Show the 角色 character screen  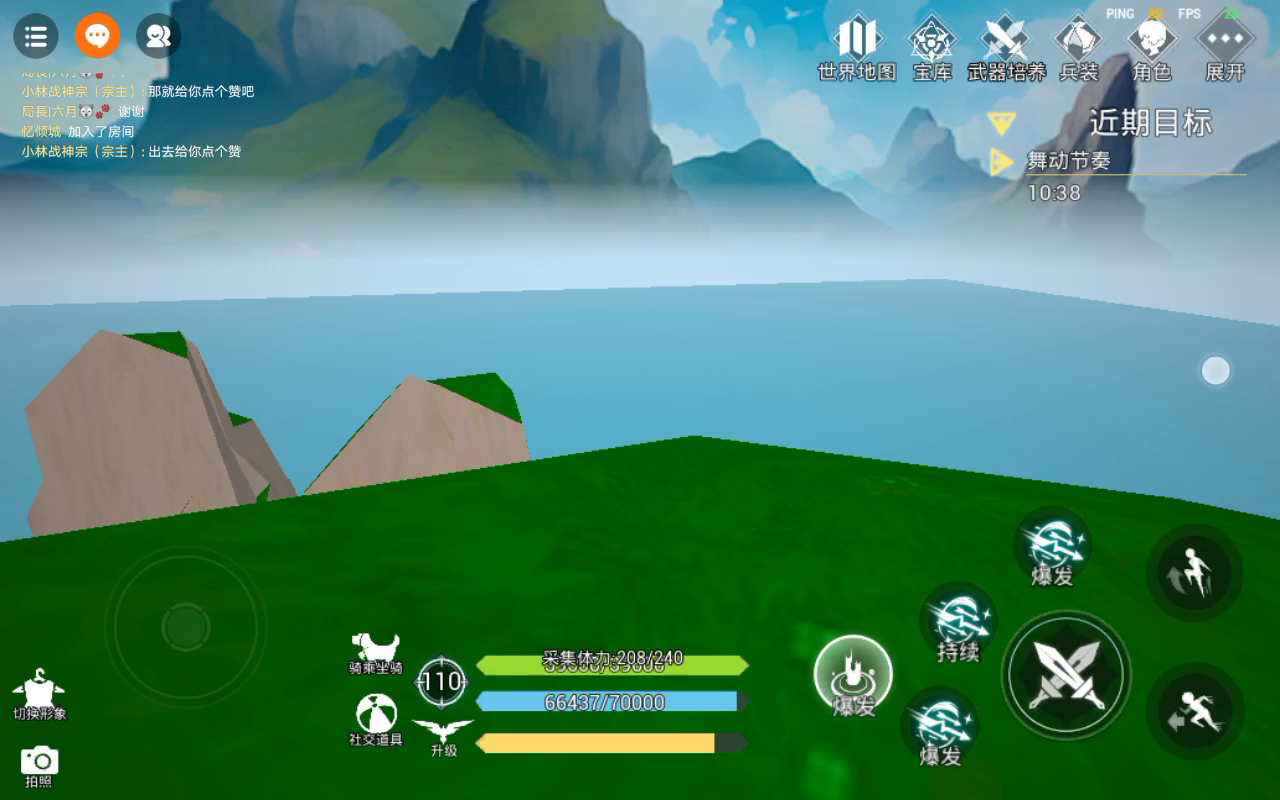[x=1152, y=46]
